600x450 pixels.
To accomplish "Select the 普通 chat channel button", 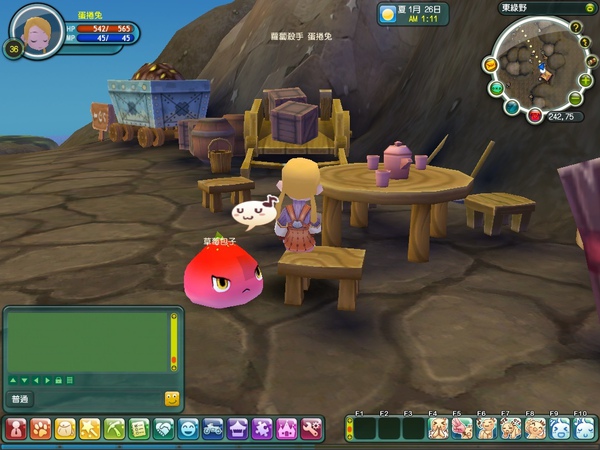I will [x=20, y=399].
